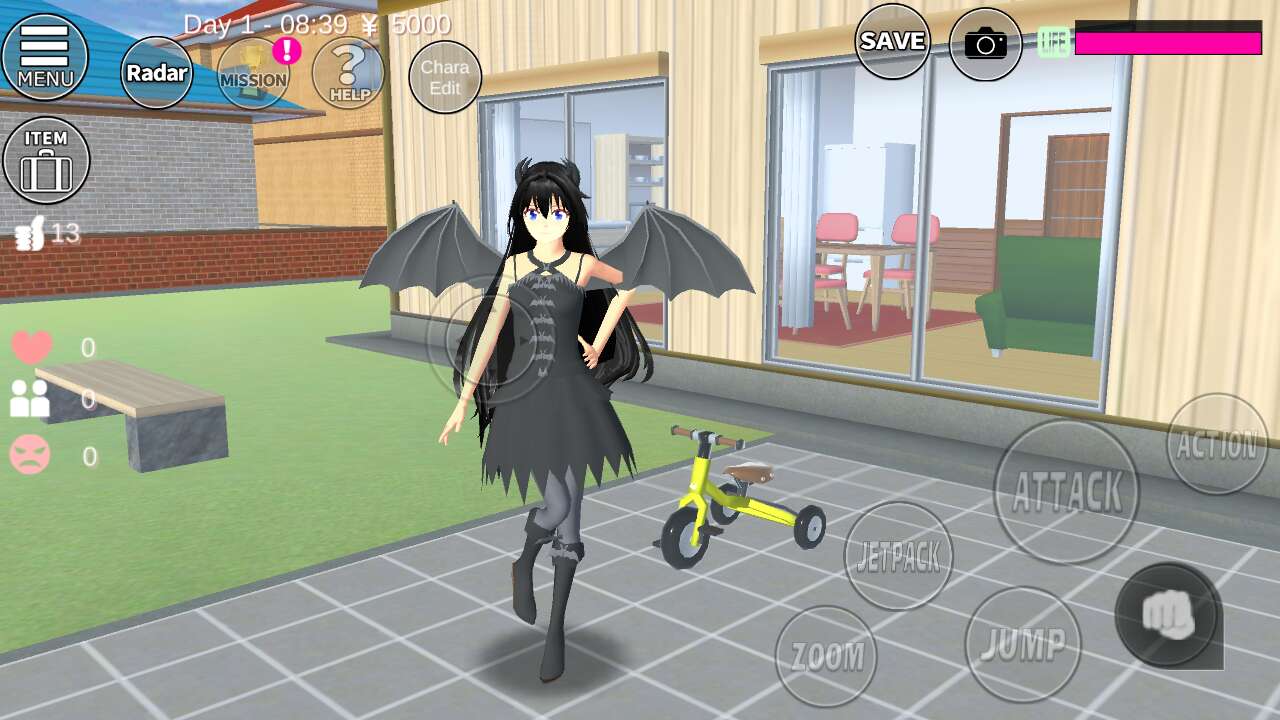Open the MISSION trophy icon
This screenshot has width=1280, height=720.
(253, 73)
